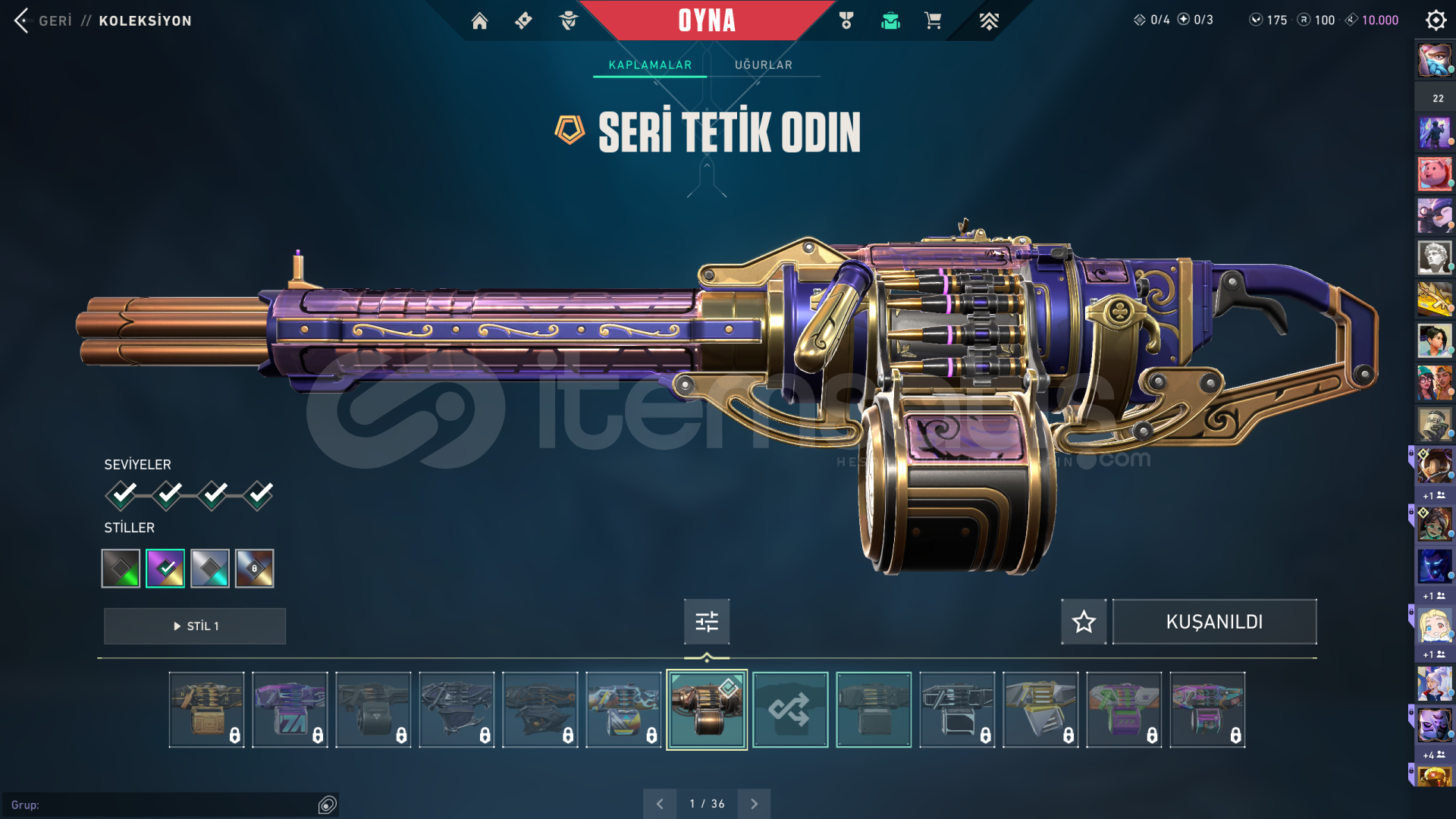This screenshot has height=819, width=1456.
Task: Open the home screen icon
Action: coord(479,20)
